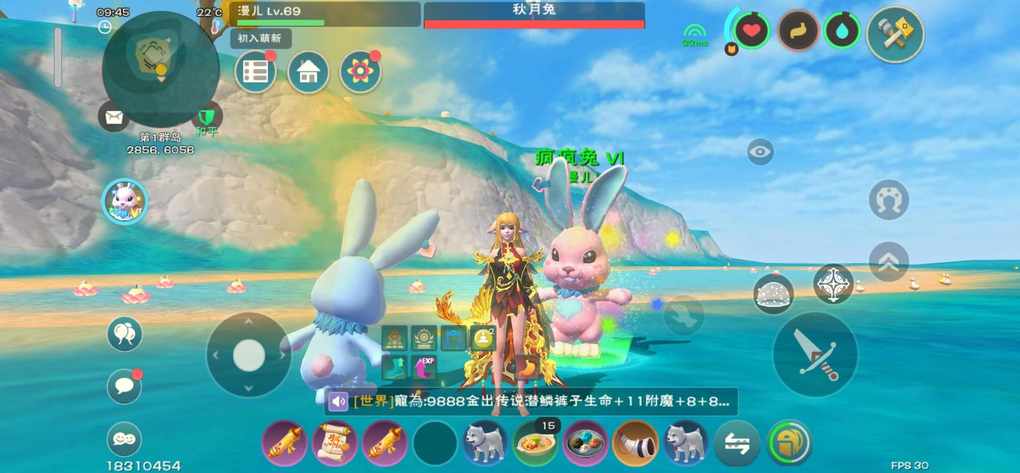1020x473 pixels.
Task: Open the mail envelope icon
Action: tap(114, 117)
